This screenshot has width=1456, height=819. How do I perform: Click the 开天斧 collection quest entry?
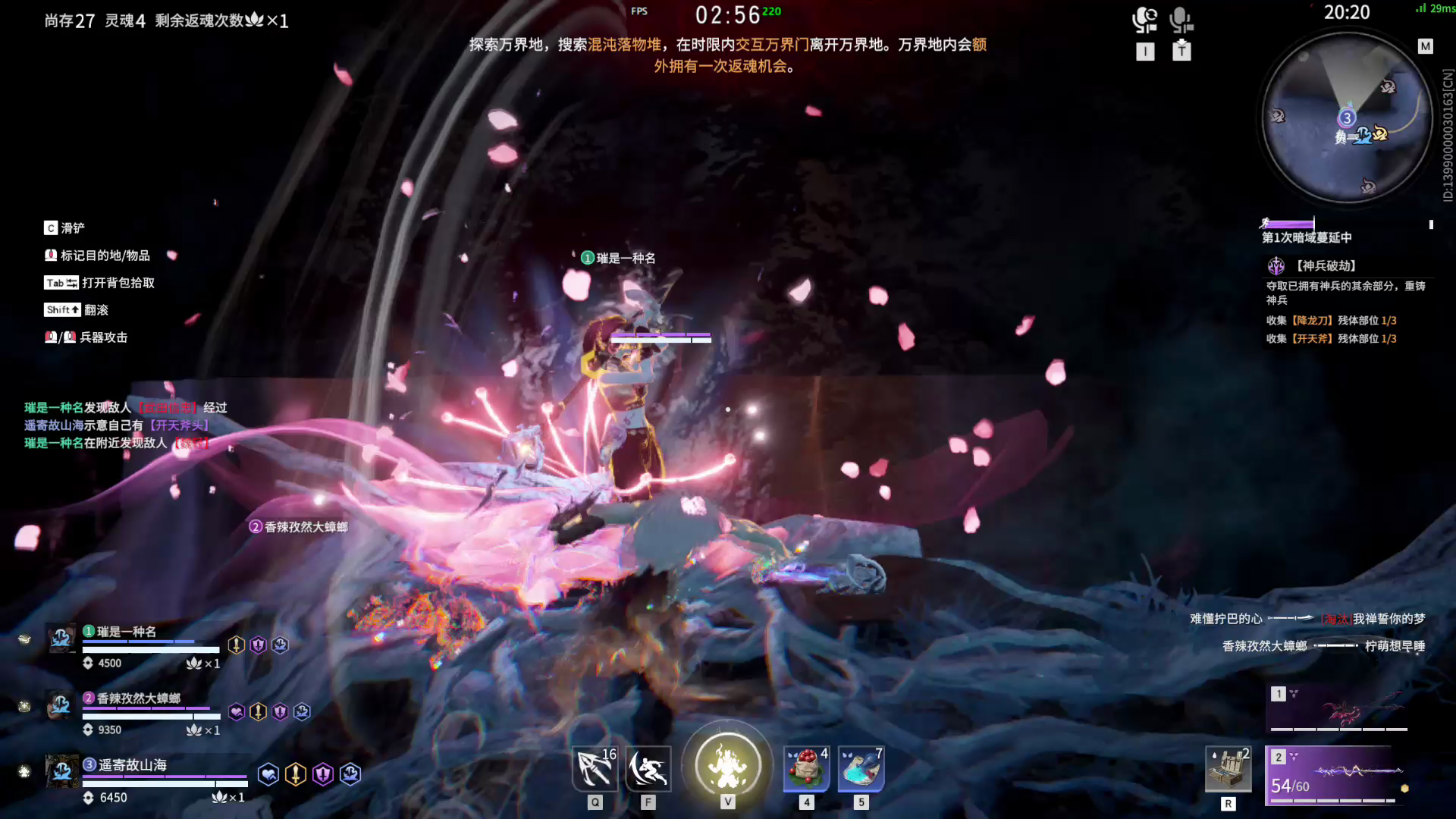click(x=1332, y=338)
